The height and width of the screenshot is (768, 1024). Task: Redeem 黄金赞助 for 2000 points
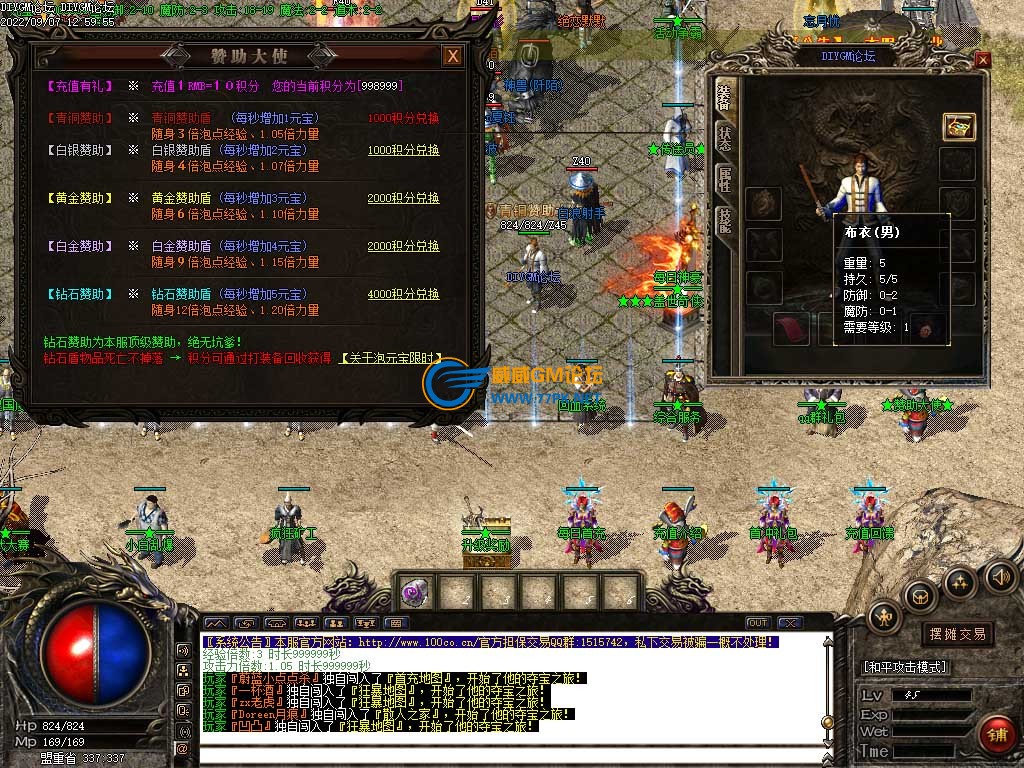(403, 198)
